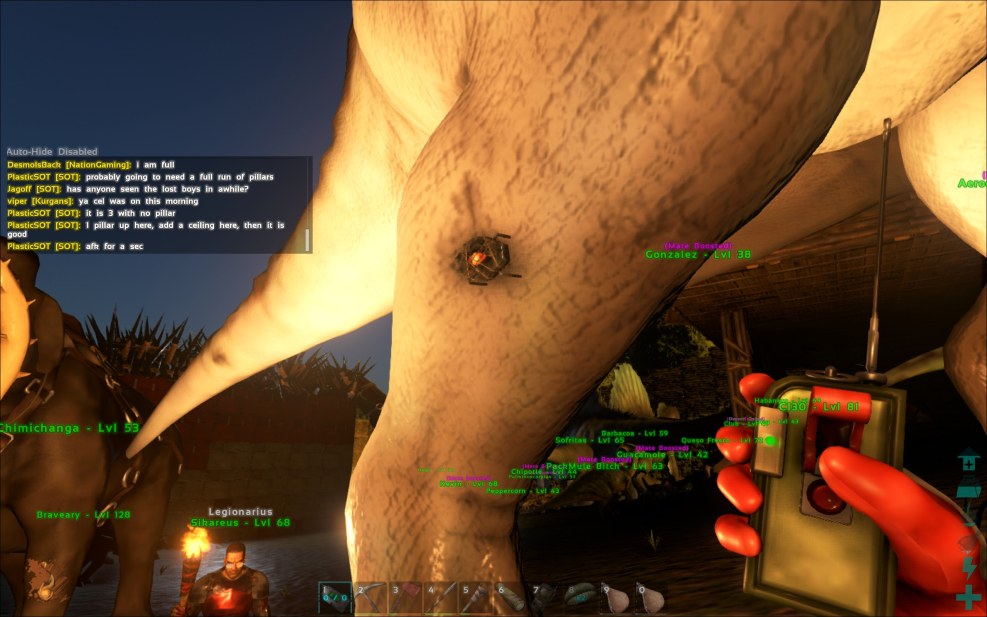Screen dimensions: 987x617
Task: Select the highlighted hotbar slot 1 item
Action: pyautogui.click(x=335, y=597)
